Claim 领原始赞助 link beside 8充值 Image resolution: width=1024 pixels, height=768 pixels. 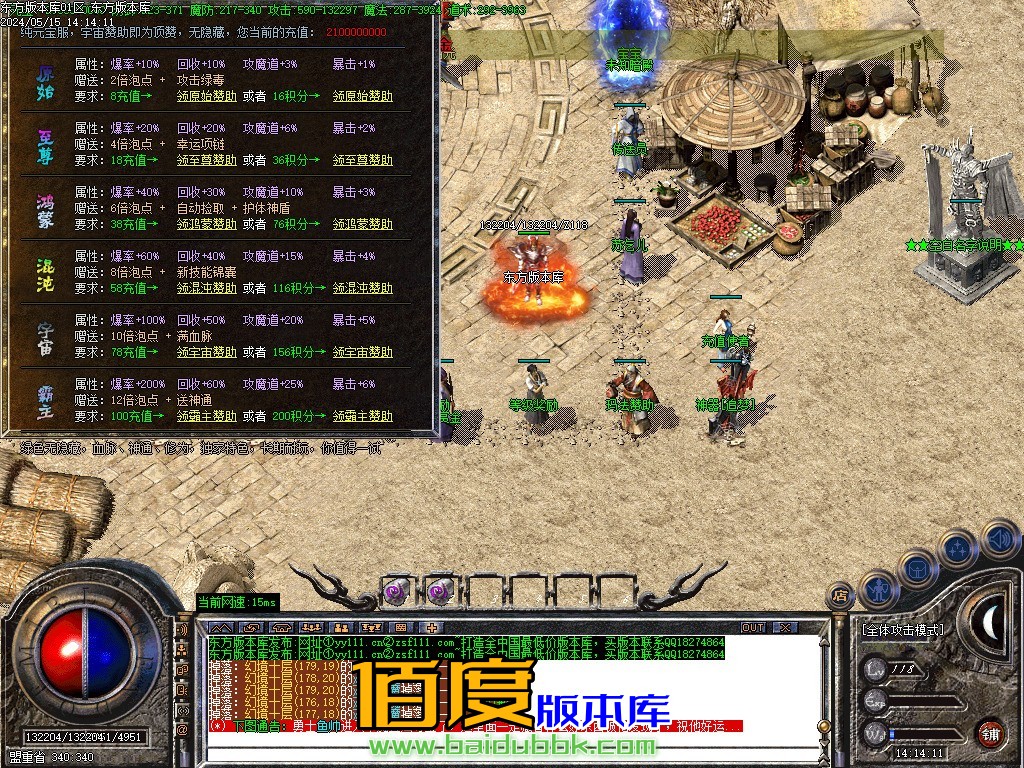coord(207,96)
